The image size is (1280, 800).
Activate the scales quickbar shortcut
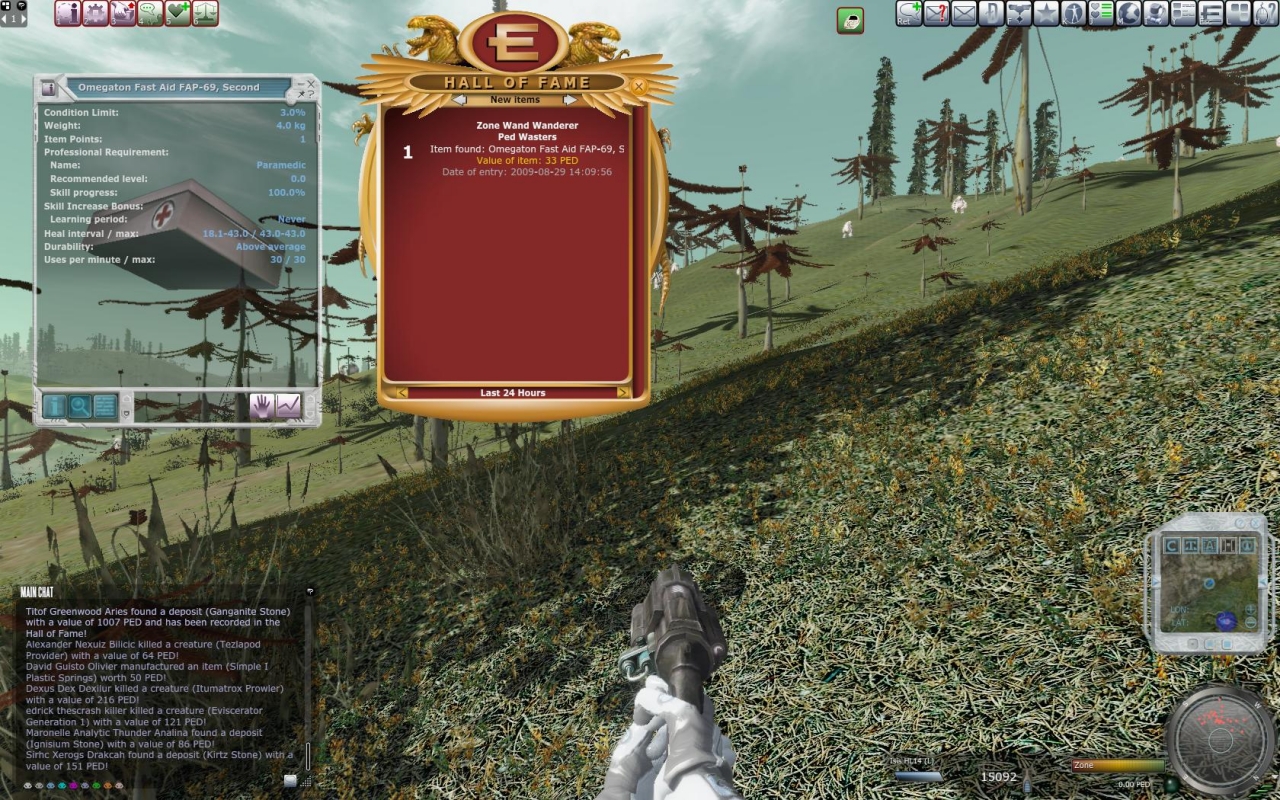[205, 13]
